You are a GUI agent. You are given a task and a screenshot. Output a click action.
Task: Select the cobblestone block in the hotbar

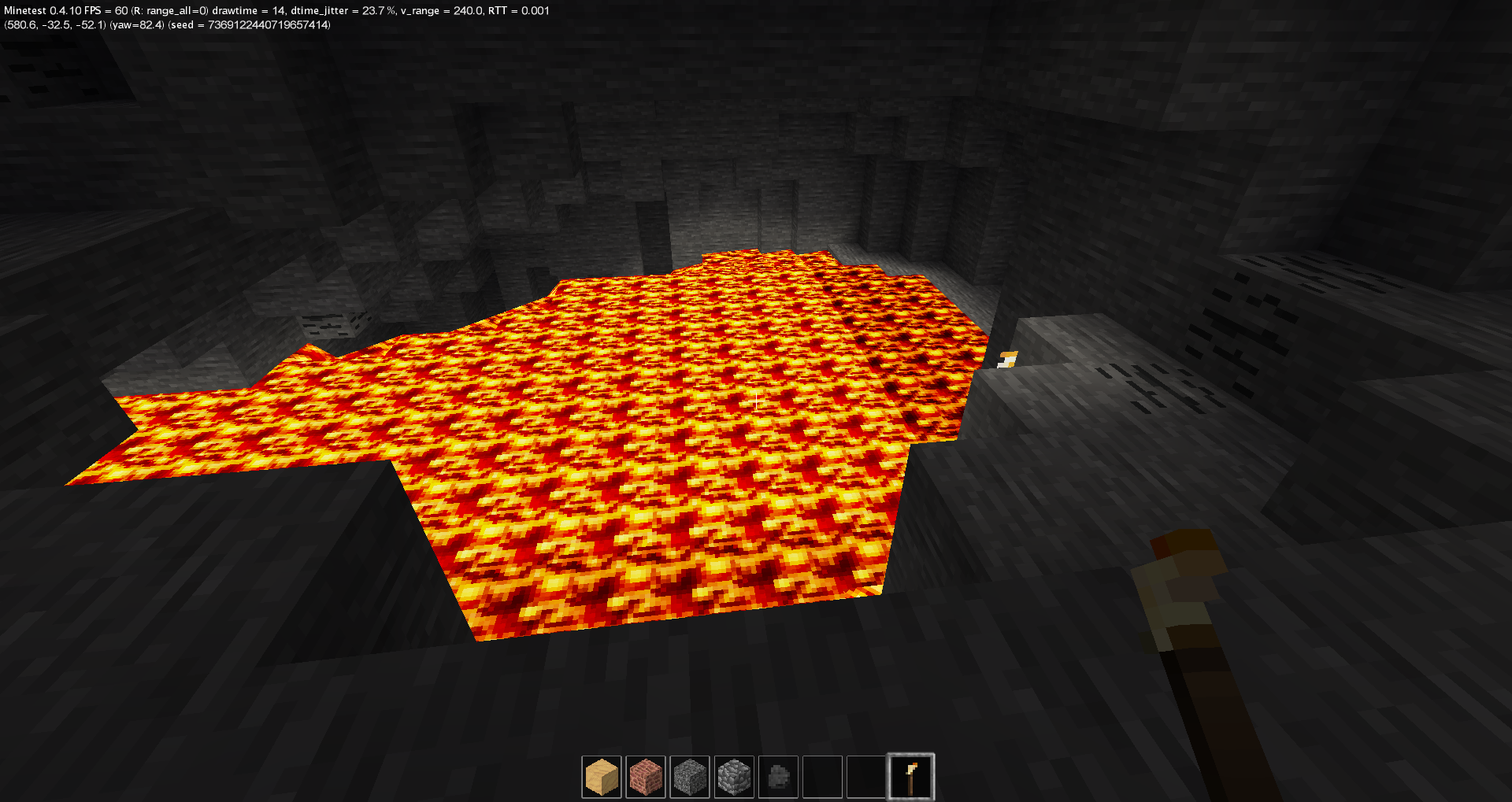(735, 776)
